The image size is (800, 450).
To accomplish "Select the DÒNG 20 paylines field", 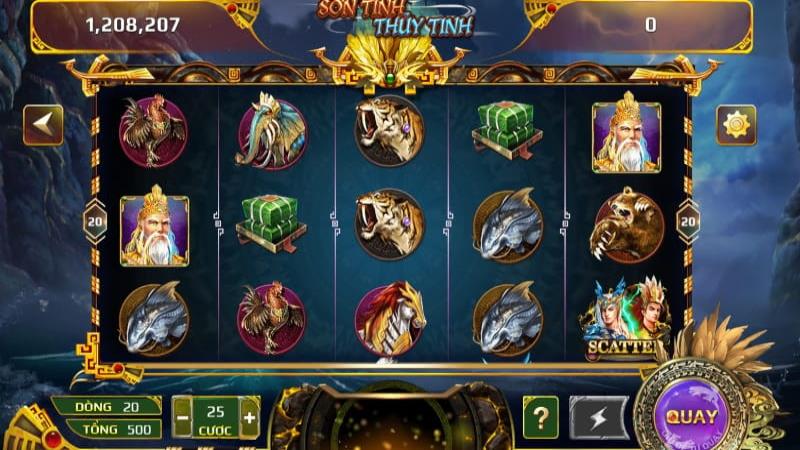I will pyautogui.click(x=107, y=405).
